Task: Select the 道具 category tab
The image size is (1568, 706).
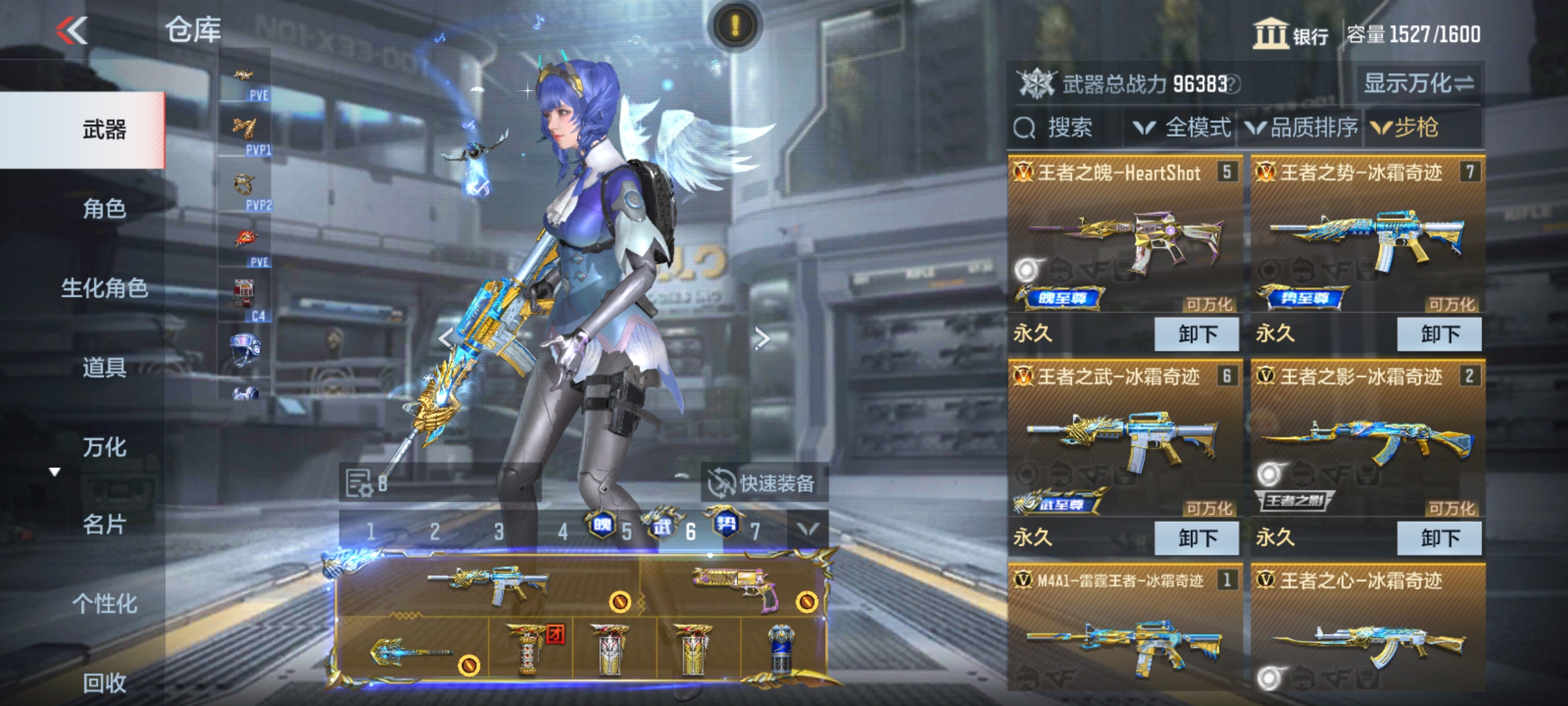Action: [x=104, y=367]
